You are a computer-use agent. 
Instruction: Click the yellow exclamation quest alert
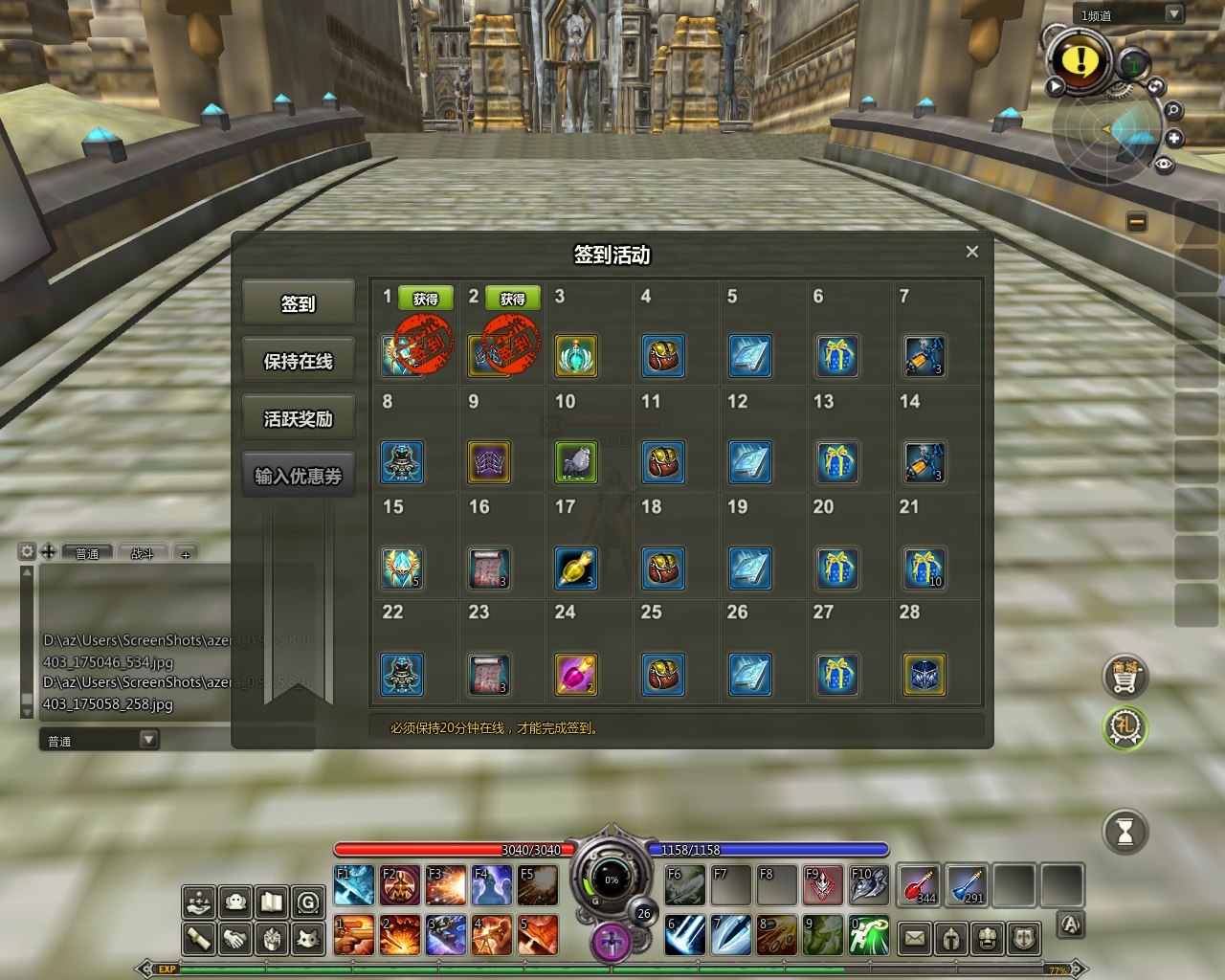(x=1080, y=60)
